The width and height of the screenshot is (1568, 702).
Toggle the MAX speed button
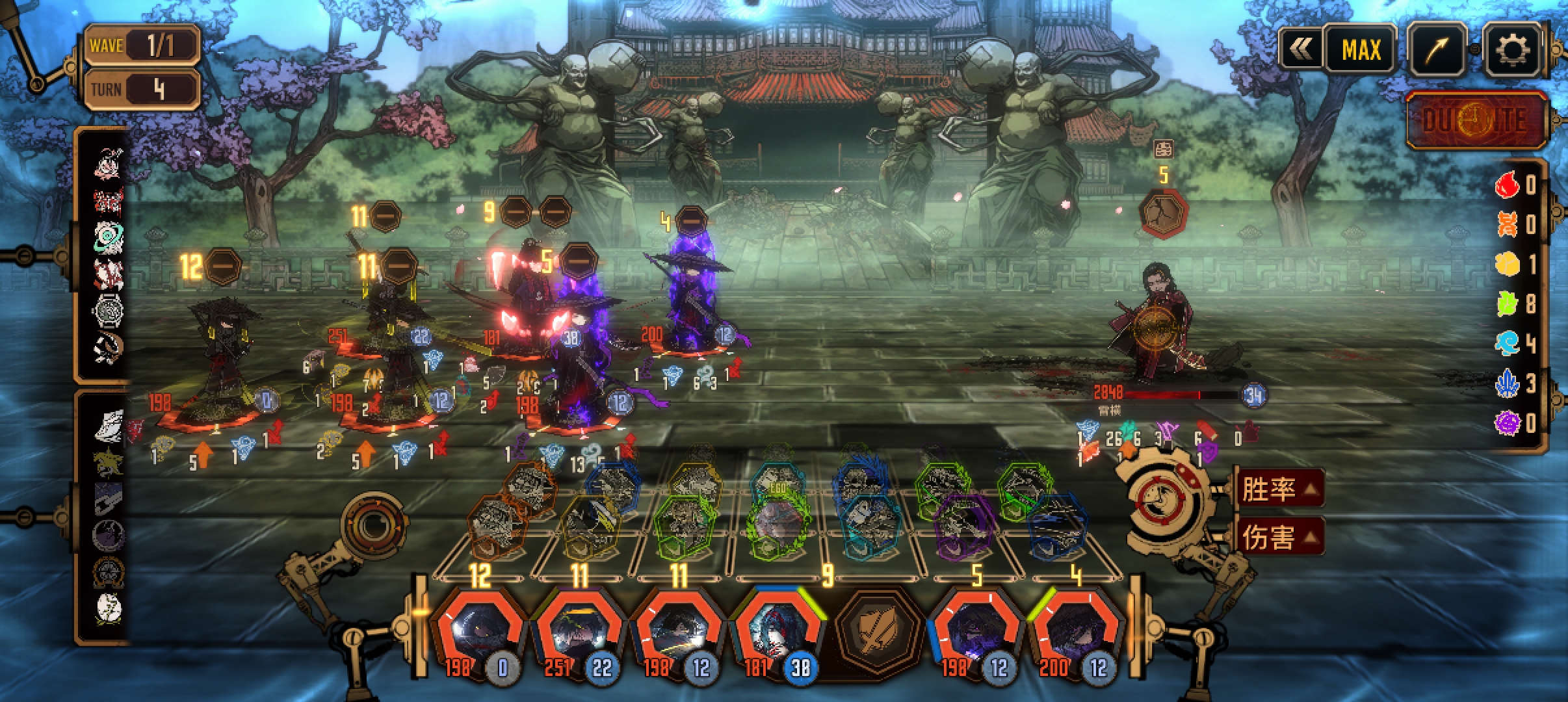point(1360,49)
